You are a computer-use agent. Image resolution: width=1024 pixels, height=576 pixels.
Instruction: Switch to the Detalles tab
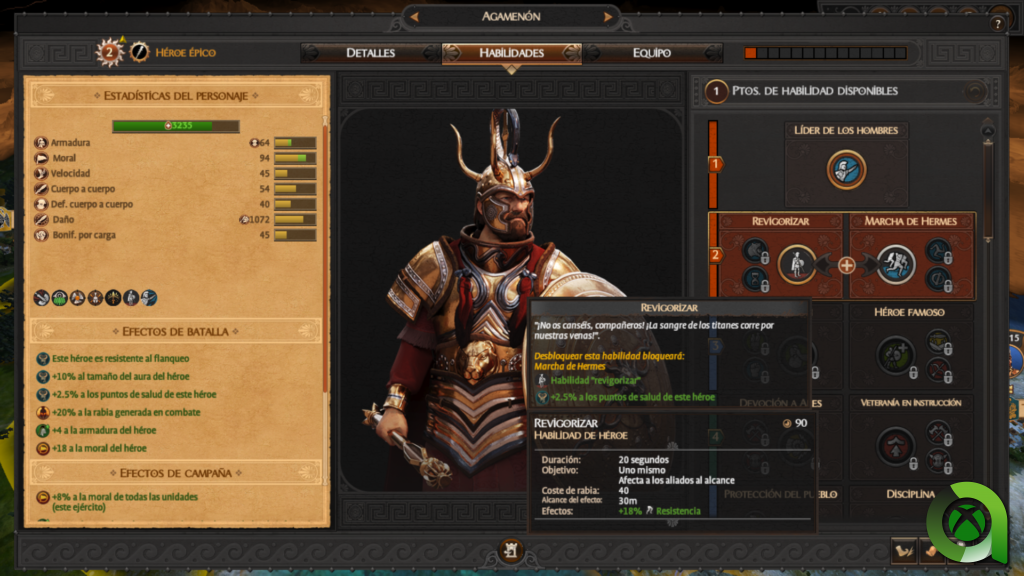370,53
